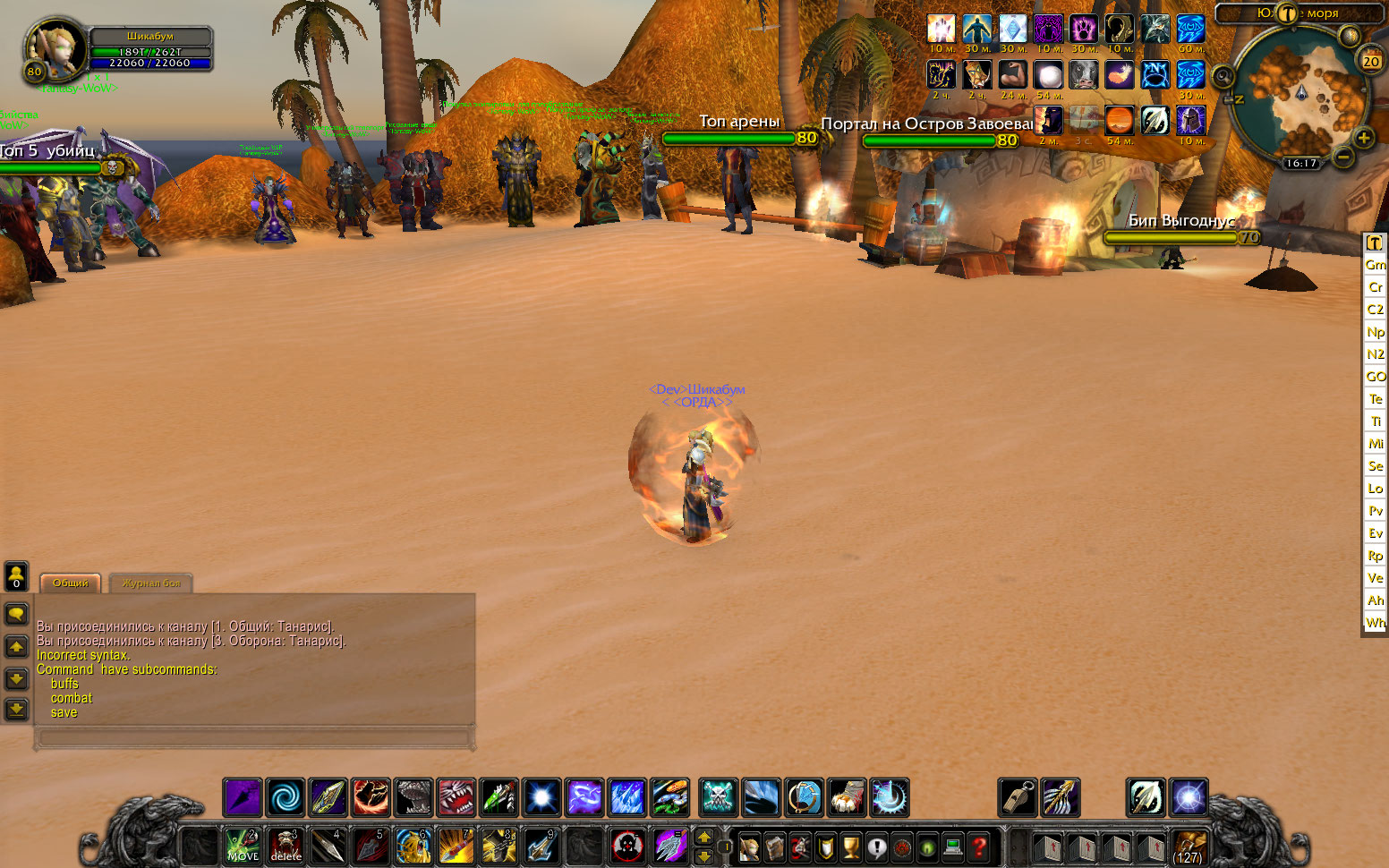Activate the blue swirl spell icon
1389x868 pixels.
point(285,797)
